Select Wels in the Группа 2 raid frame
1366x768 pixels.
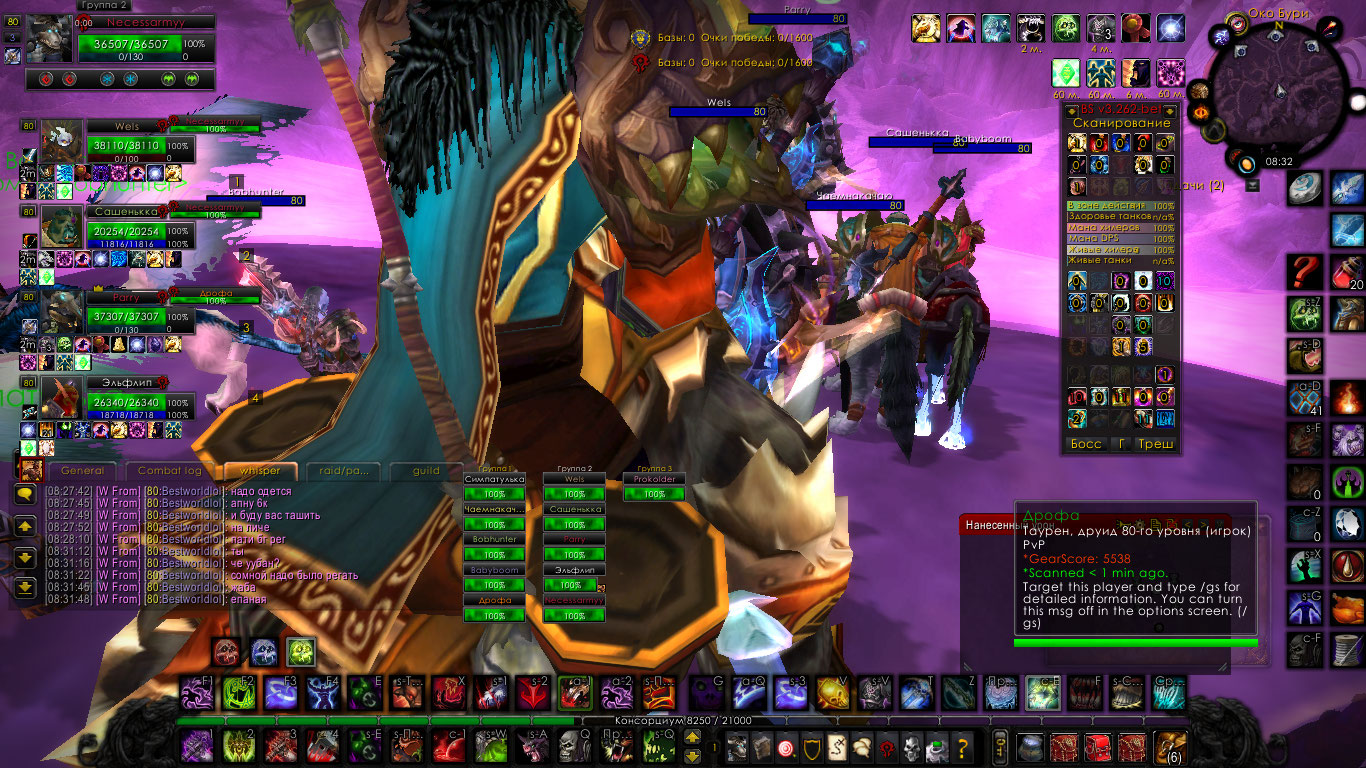click(574, 480)
